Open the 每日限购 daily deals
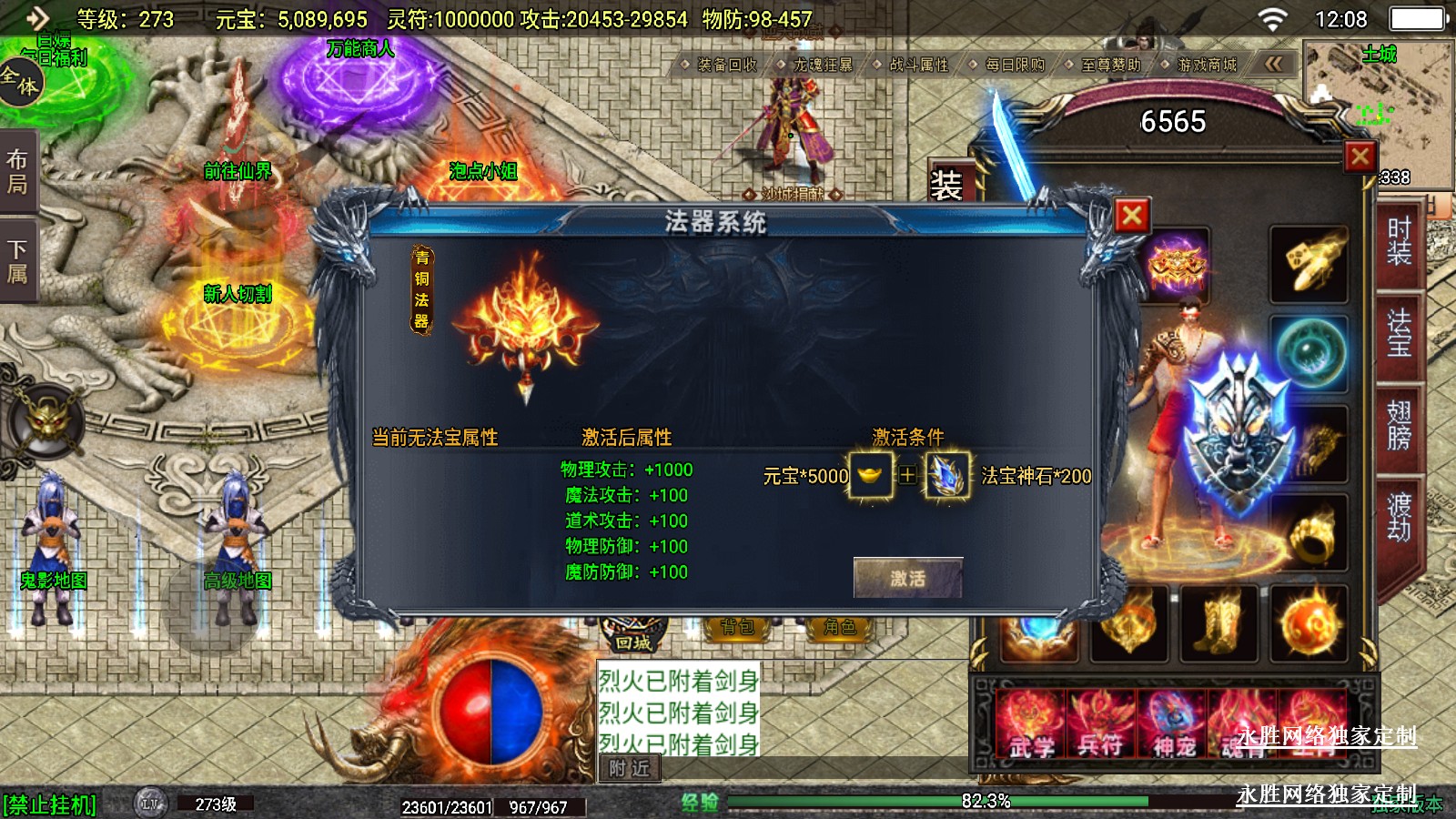The height and width of the screenshot is (819, 1456). coord(1015,65)
